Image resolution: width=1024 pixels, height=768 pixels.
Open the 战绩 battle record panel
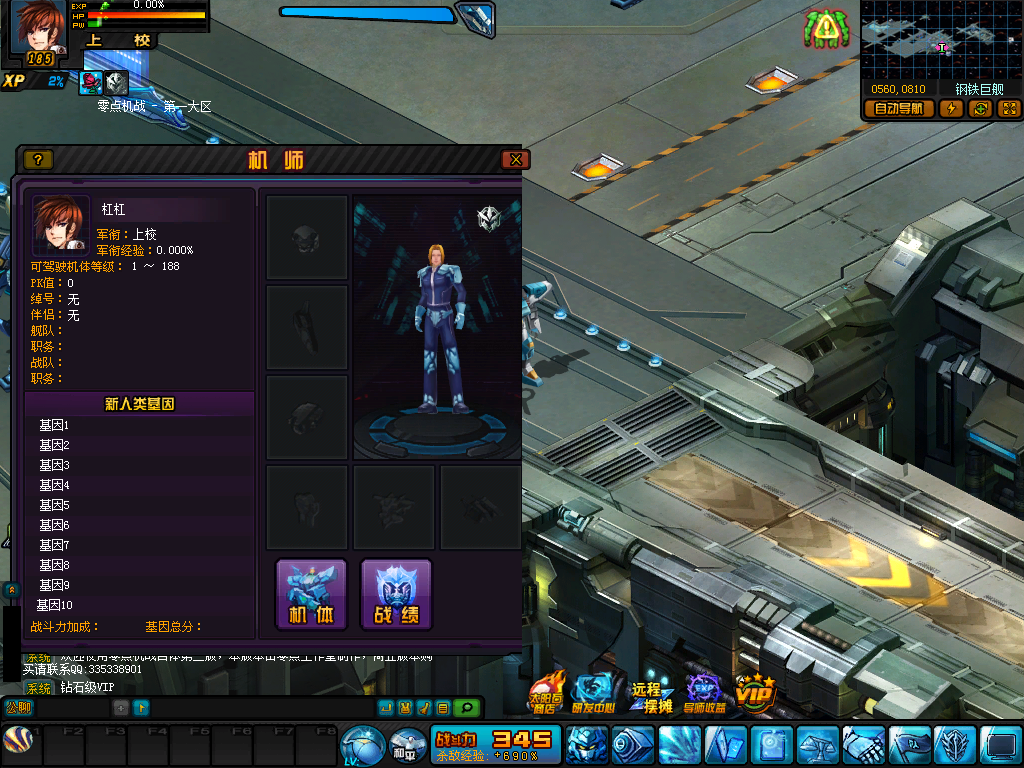point(396,595)
